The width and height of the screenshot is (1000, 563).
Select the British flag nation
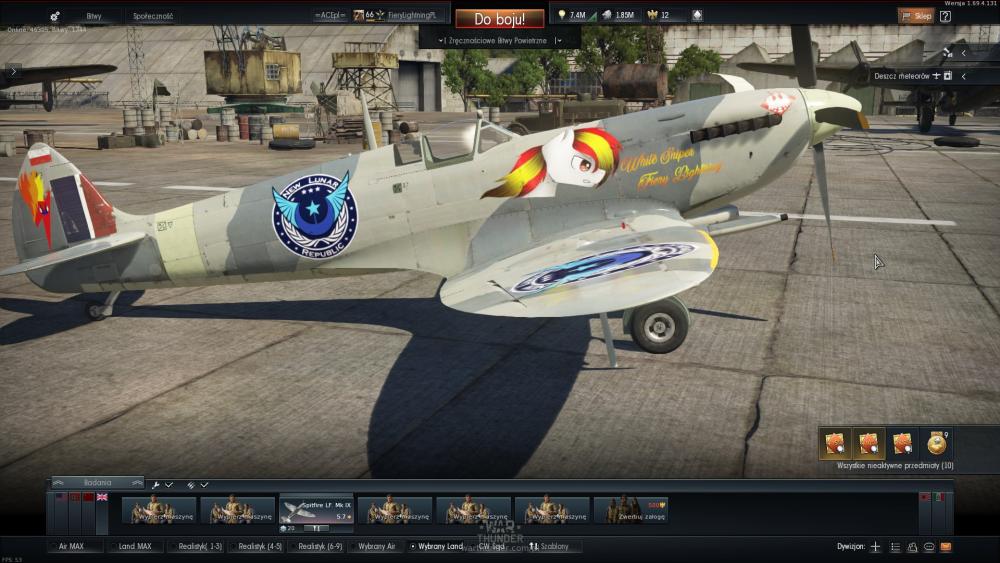pyautogui.click(x=102, y=497)
